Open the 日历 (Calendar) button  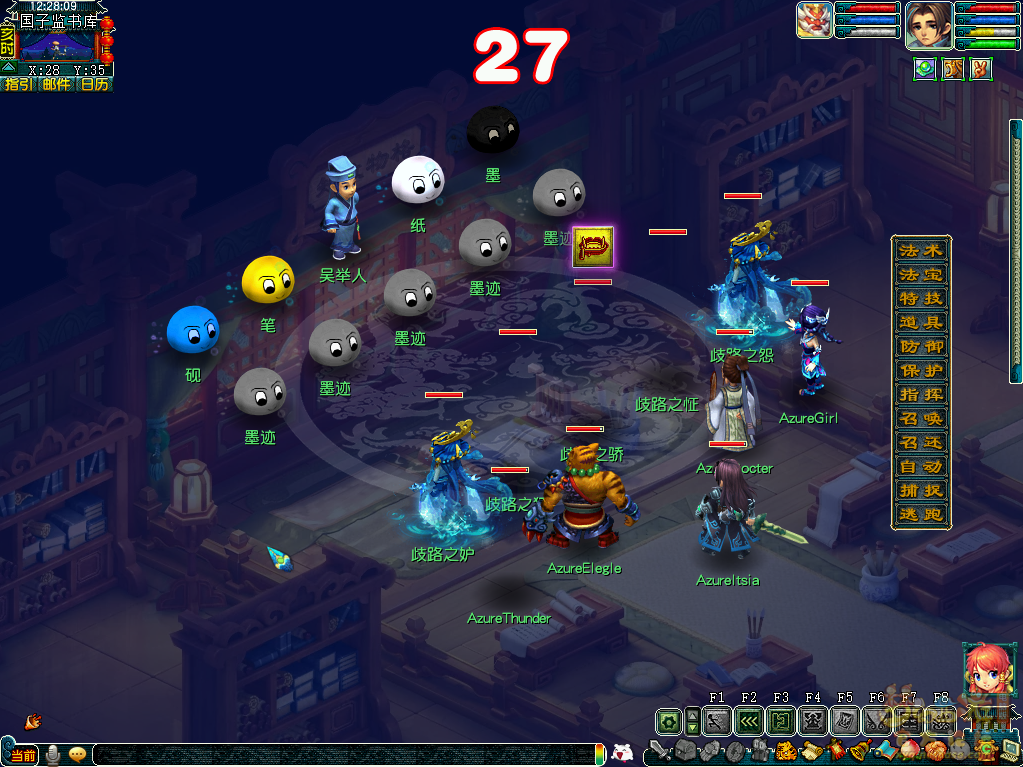(x=95, y=85)
